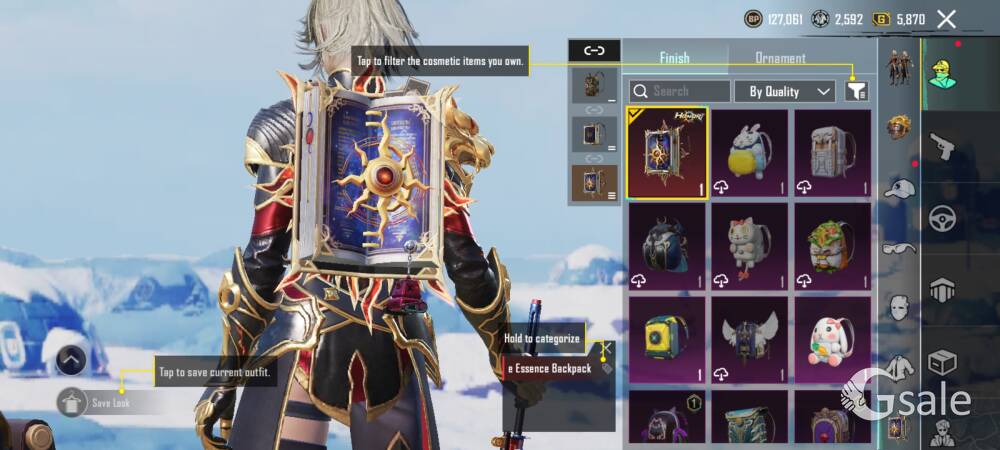Image resolution: width=1000 pixels, height=450 pixels.
Task: Switch to the Ornament tab
Action: [780, 58]
